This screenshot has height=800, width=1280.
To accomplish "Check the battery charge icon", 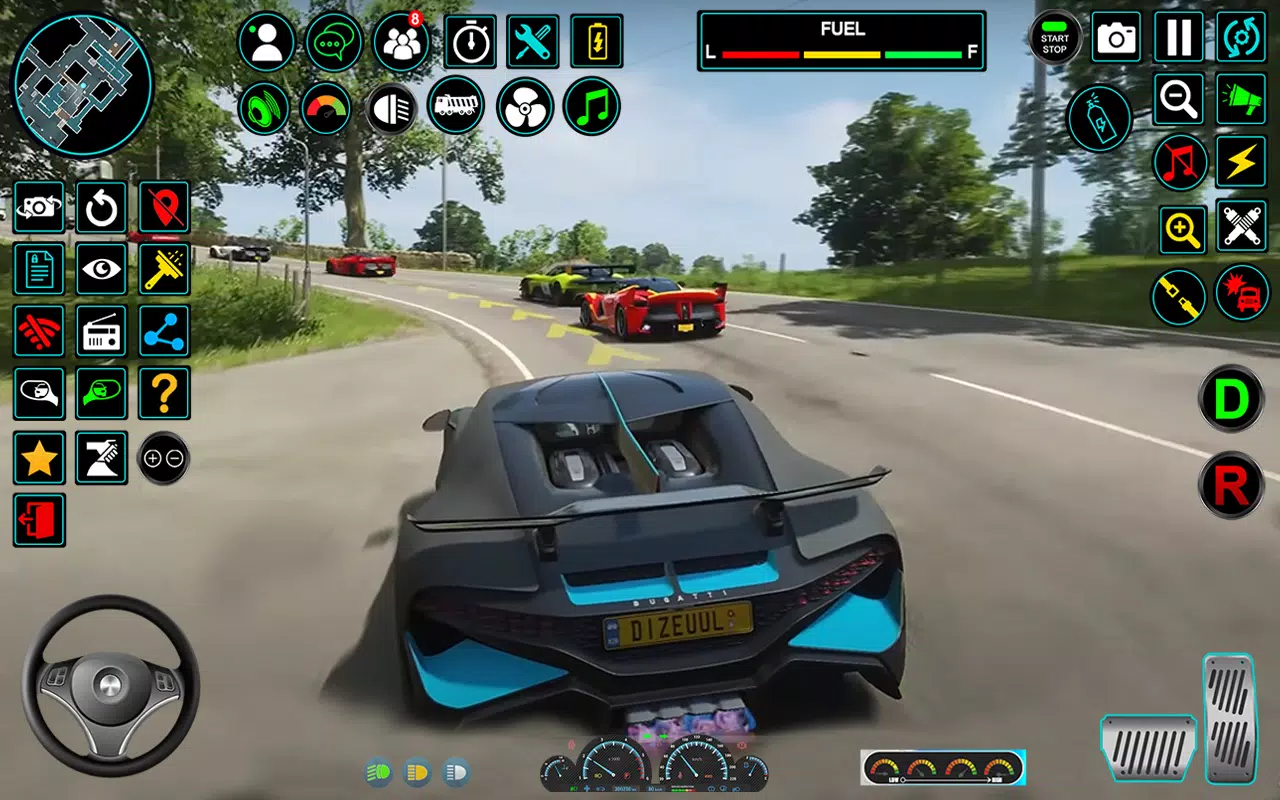I will pyautogui.click(x=597, y=41).
